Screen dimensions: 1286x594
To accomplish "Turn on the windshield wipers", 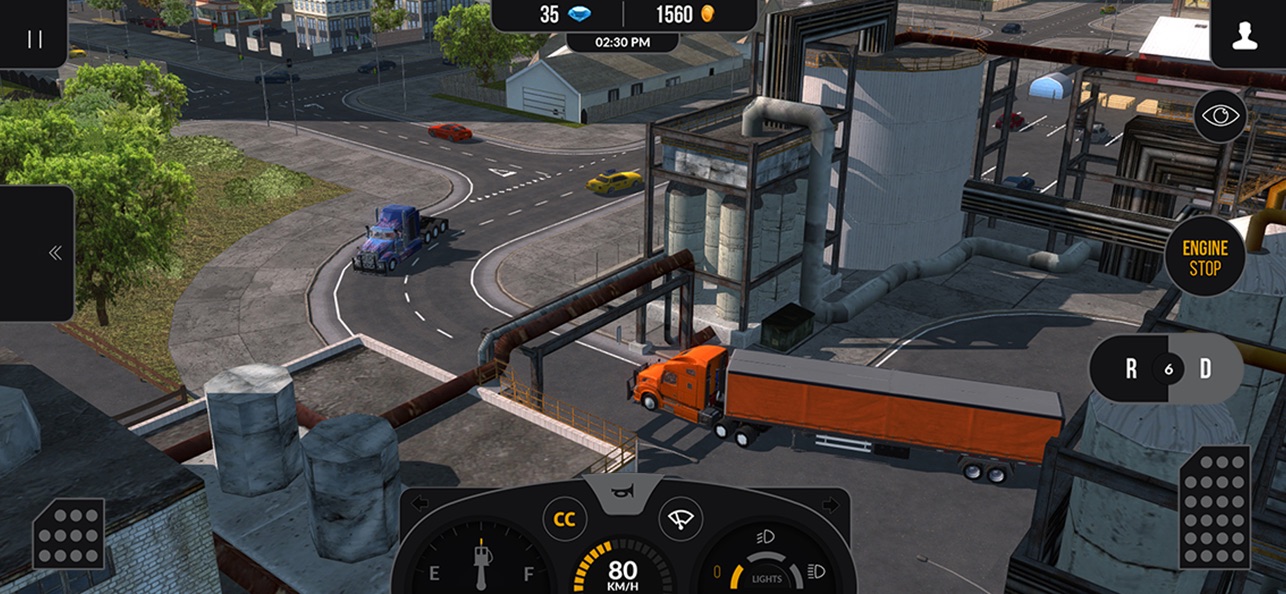I will [x=681, y=520].
